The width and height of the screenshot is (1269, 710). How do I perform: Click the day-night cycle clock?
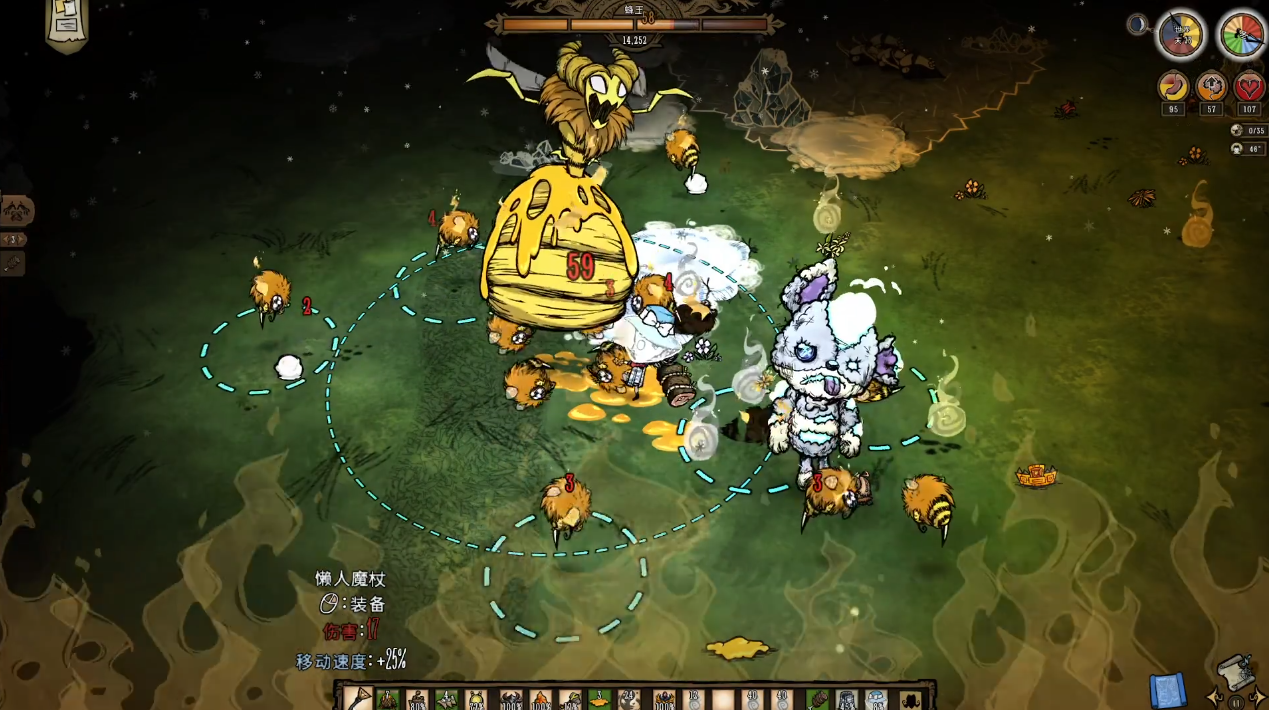[x=1180, y=36]
